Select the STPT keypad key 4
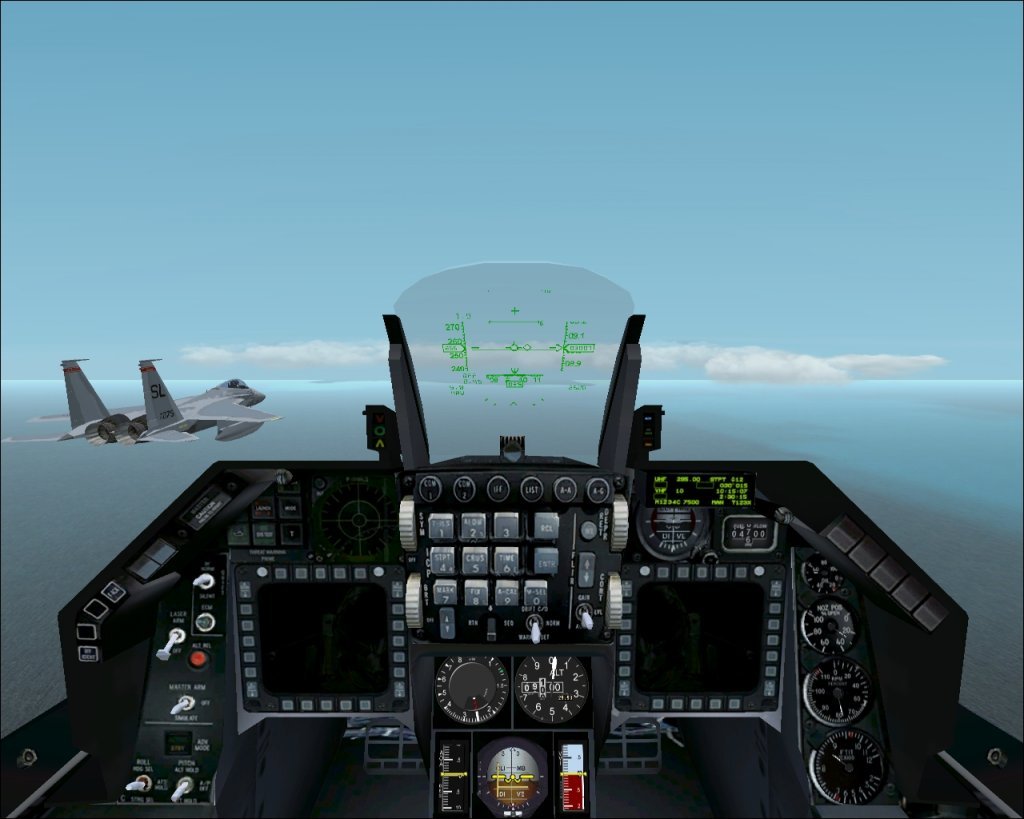 [x=442, y=558]
